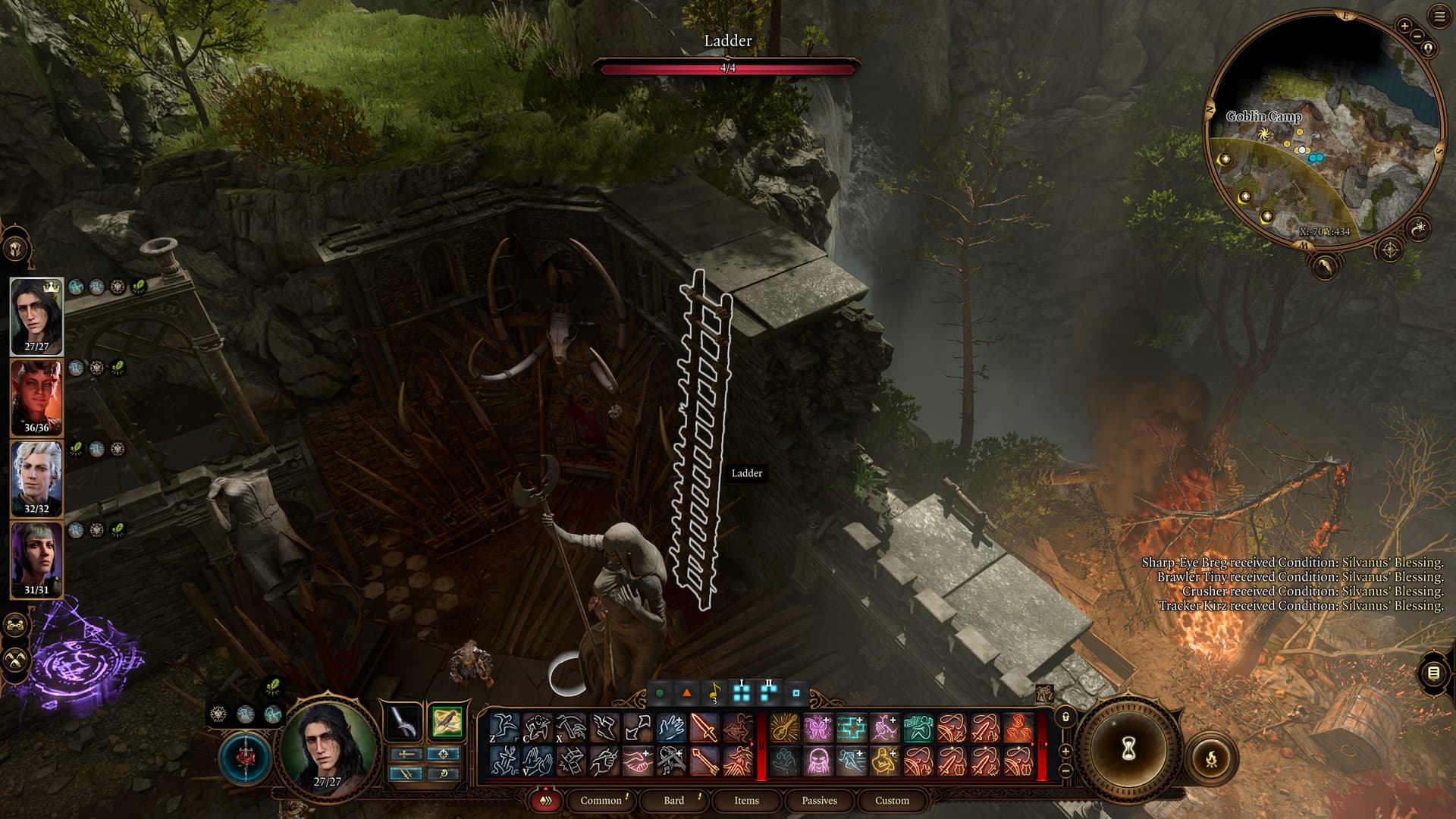The height and width of the screenshot is (819, 1456).
Task: Open the camp with the campfire button
Action: point(1211,758)
